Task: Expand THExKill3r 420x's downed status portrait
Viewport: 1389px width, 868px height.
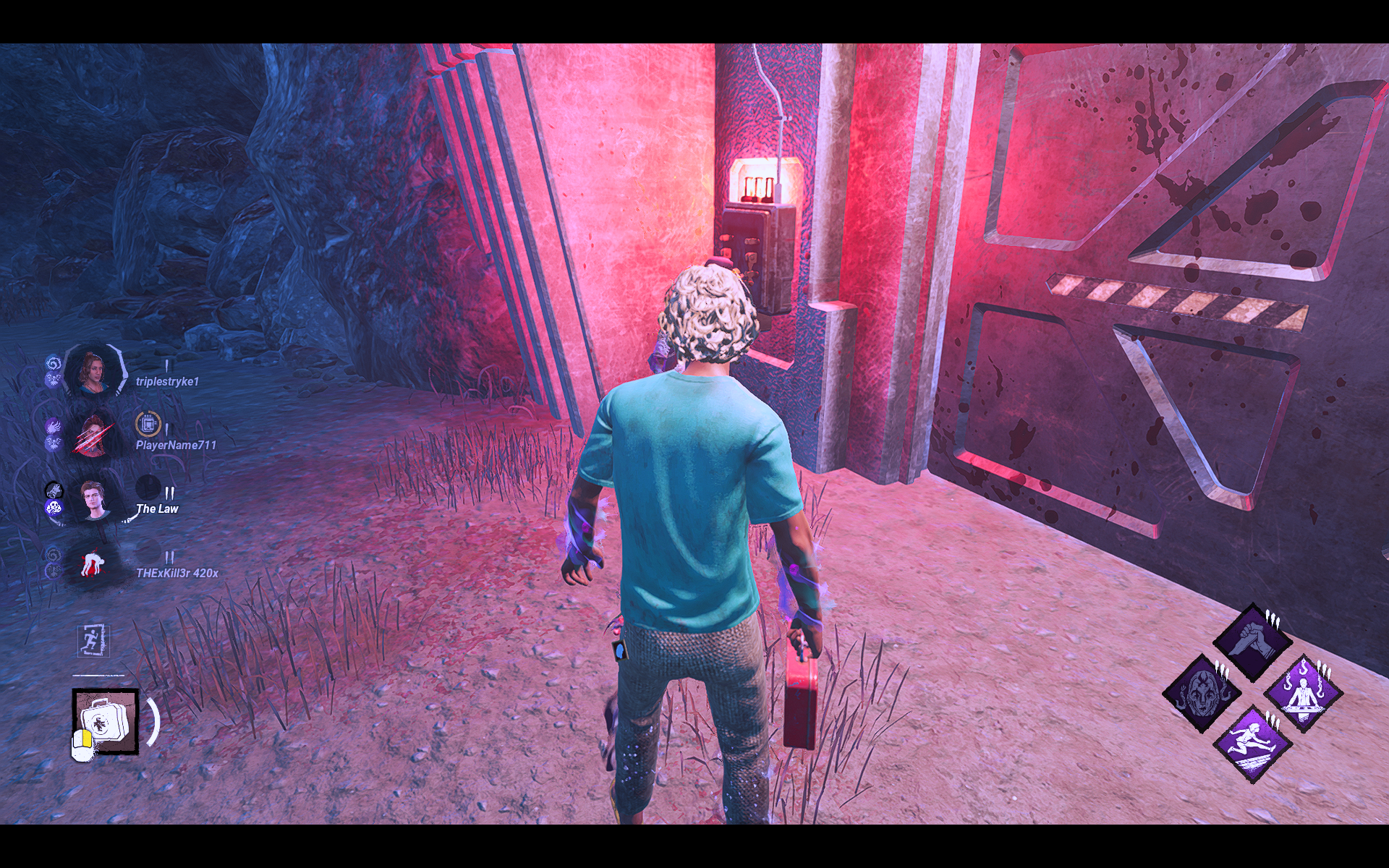Action: (93, 564)
